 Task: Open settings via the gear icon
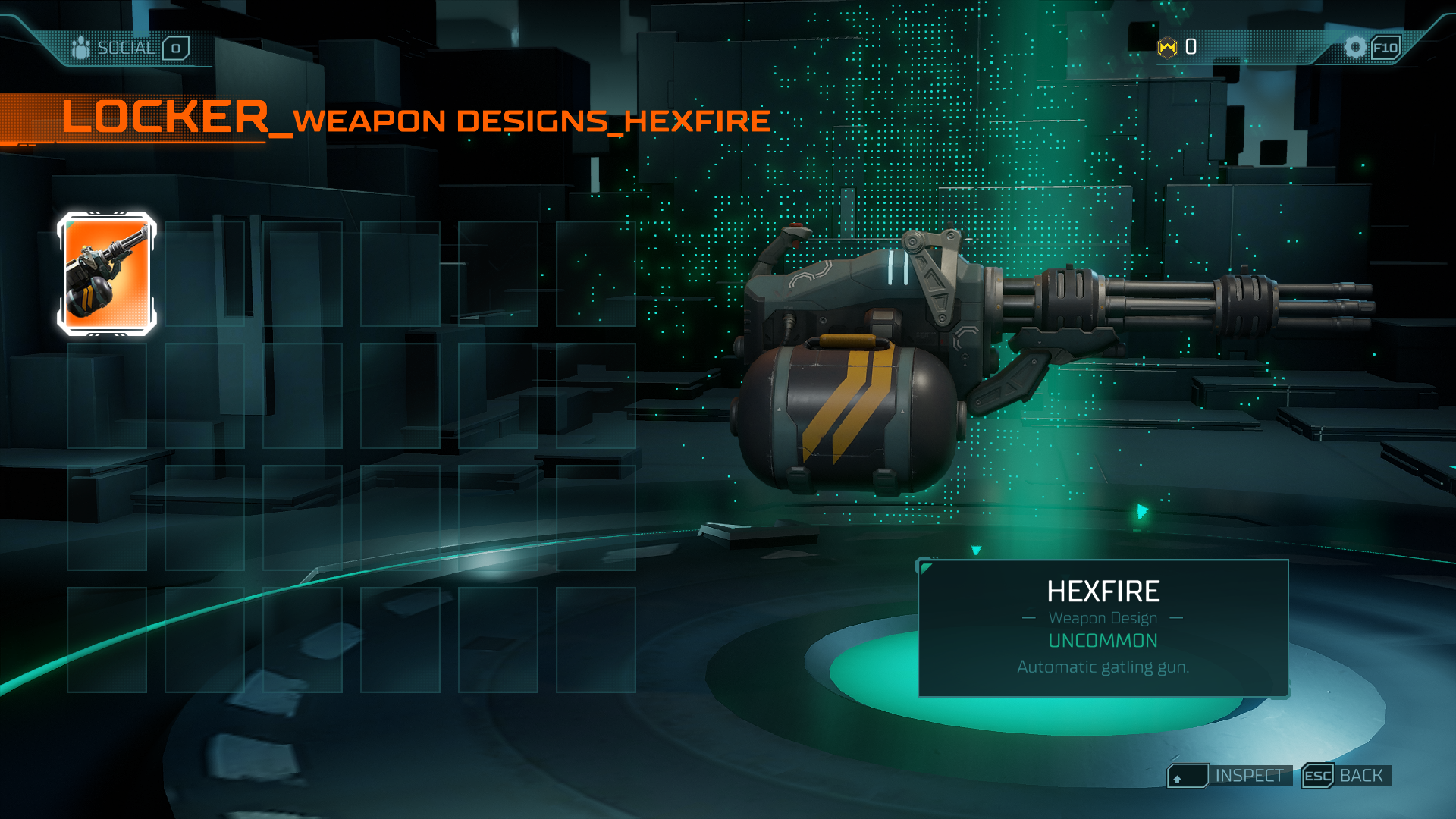tap(1357, 46)
